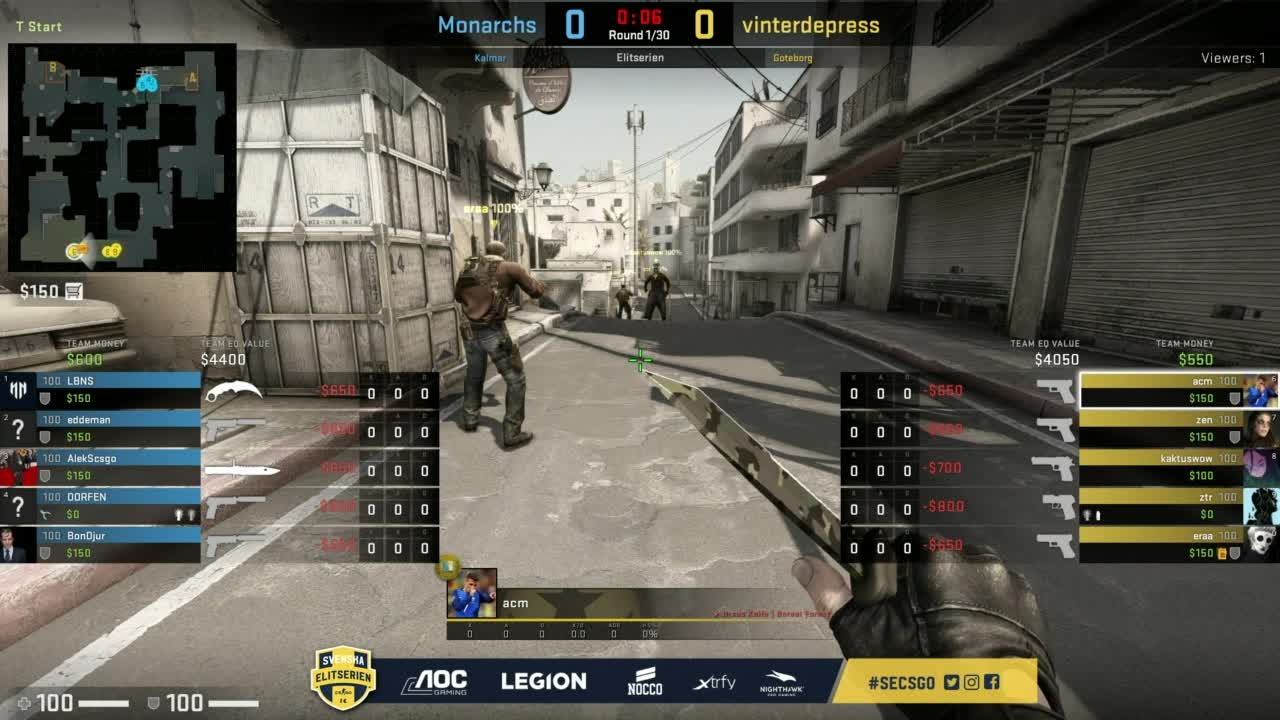
Task: Open the Facebook icon in the banner
Action: pyautogui.click(x=991, y=682)
